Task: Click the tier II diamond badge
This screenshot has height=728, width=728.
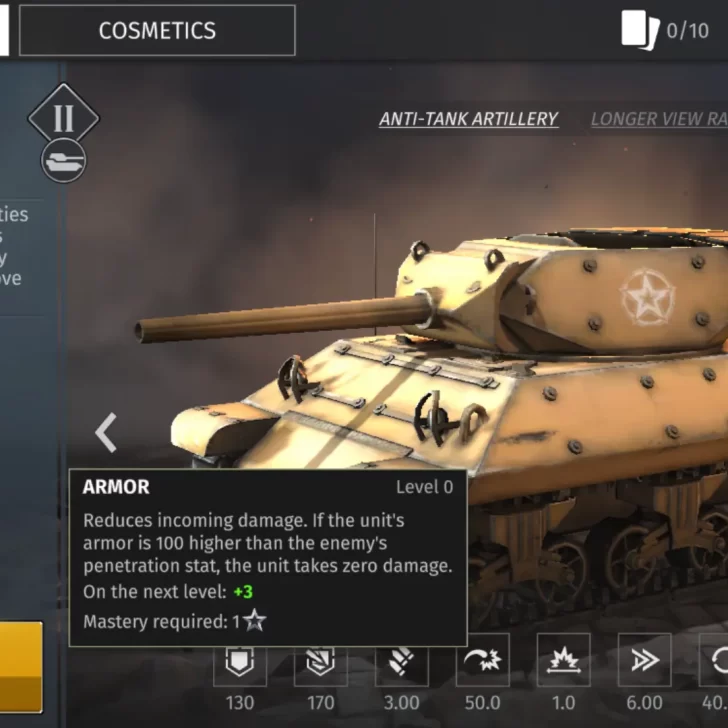Action: 63,117
